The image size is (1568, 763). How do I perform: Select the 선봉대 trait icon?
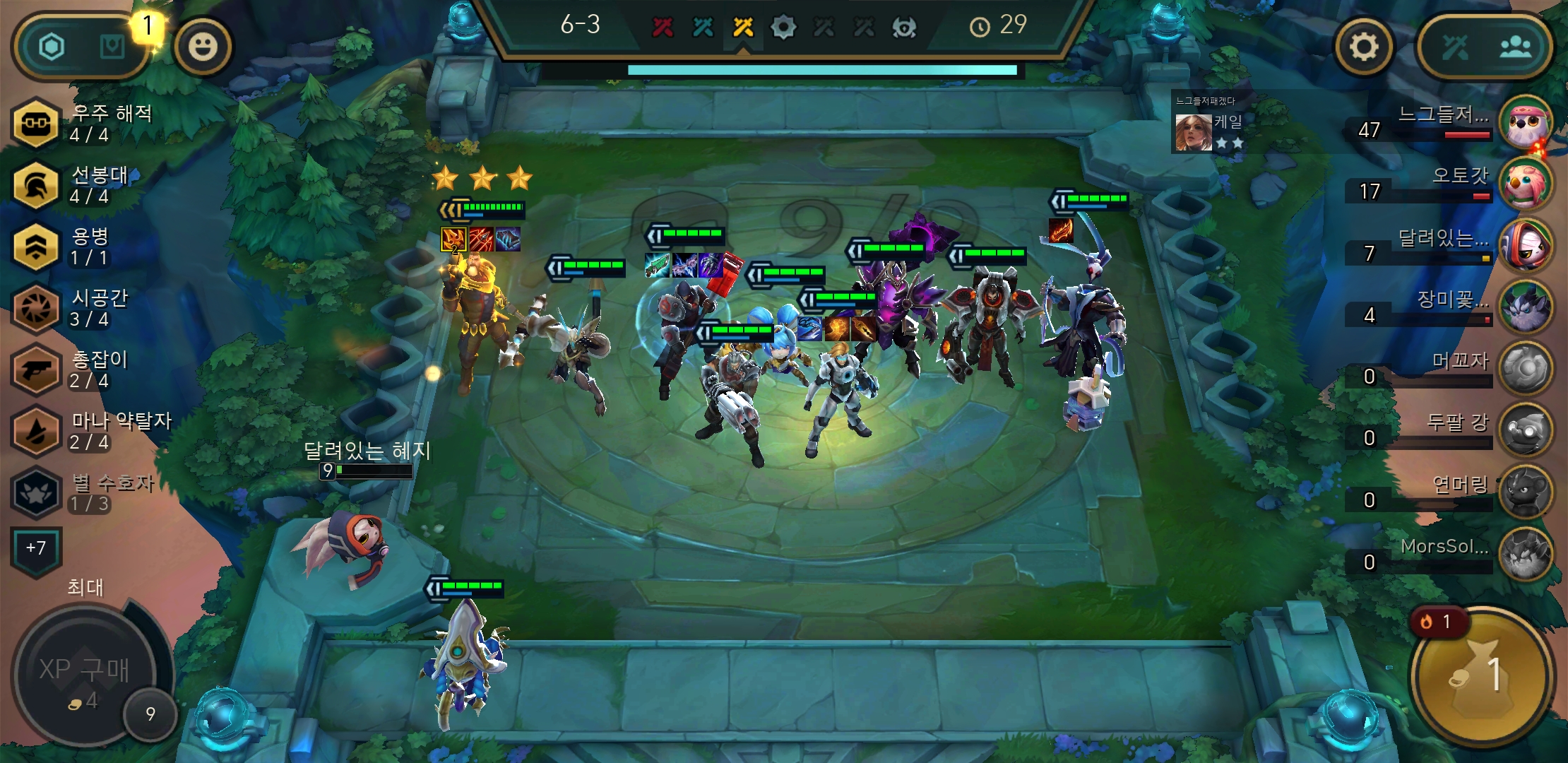36,185
